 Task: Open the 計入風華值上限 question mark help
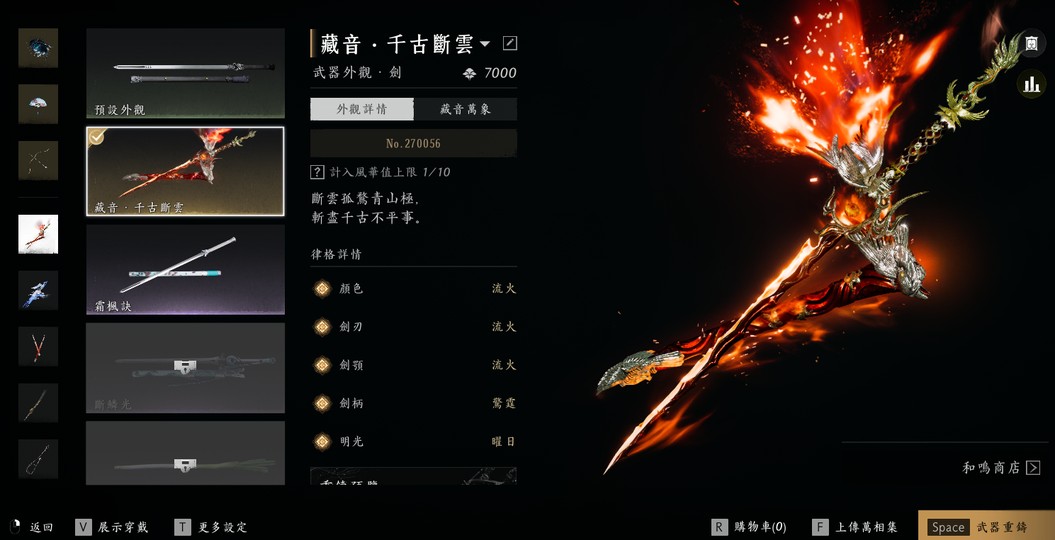317,172
